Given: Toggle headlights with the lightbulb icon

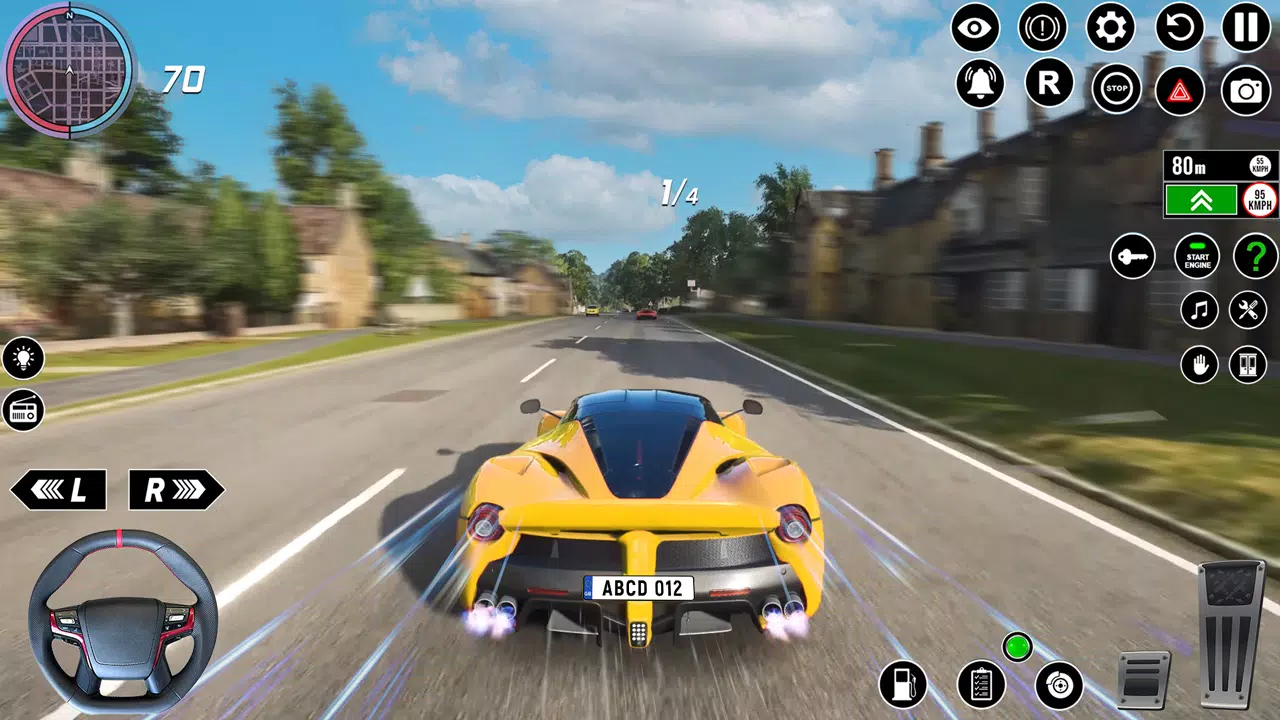Looking at the screenshot, I should point(24,360).
